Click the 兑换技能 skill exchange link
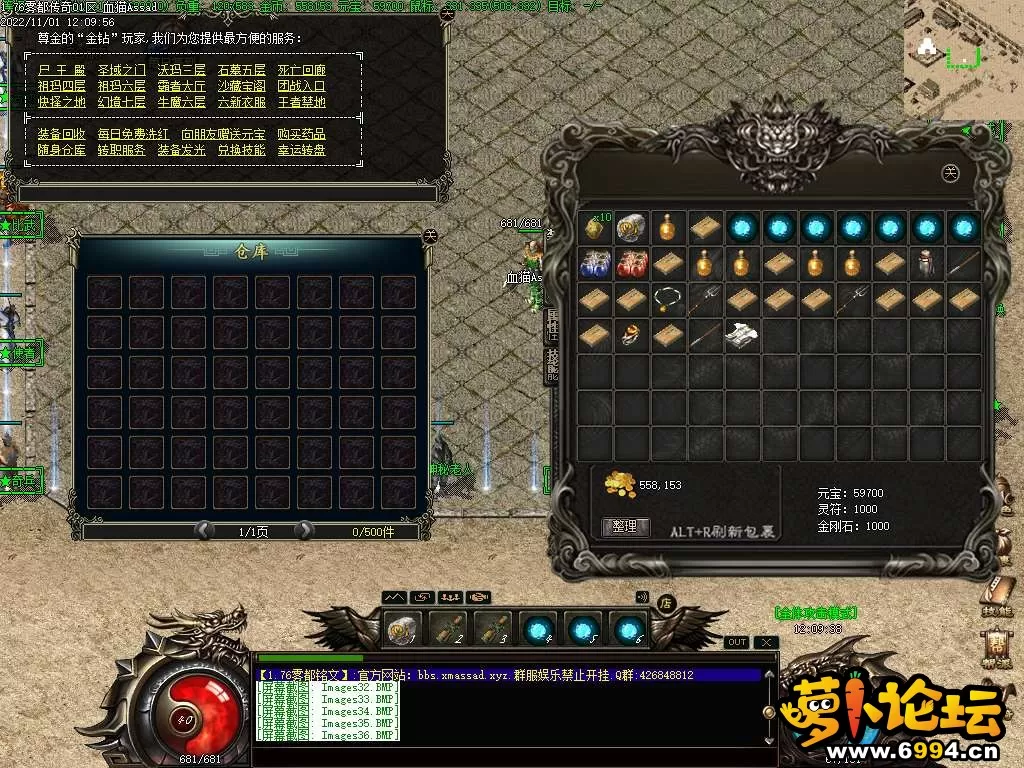The image size is (1024, 768). pyautogui.click(x=241, y=150)
